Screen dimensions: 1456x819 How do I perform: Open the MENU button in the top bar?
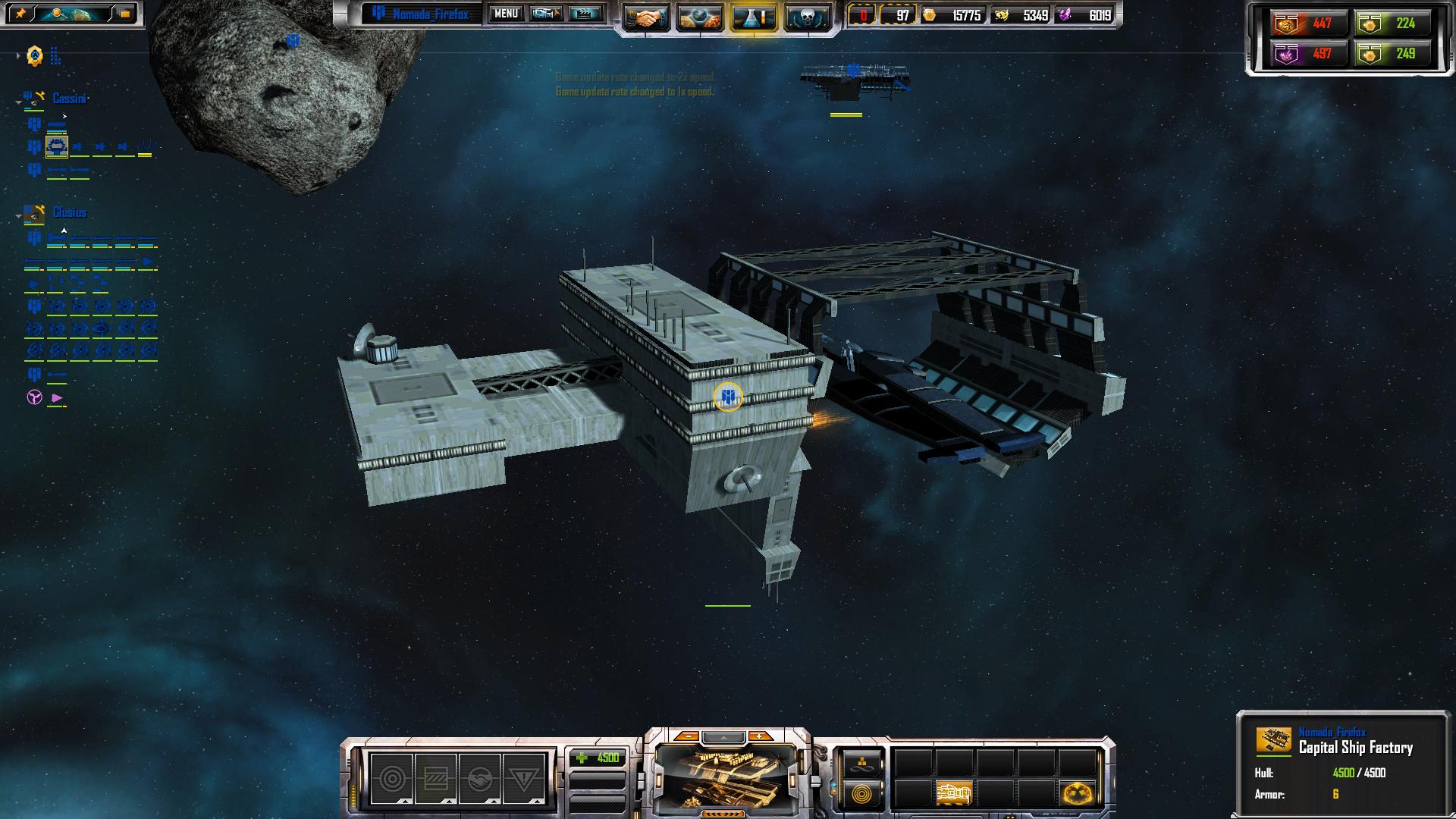click(x=506, y=14)
